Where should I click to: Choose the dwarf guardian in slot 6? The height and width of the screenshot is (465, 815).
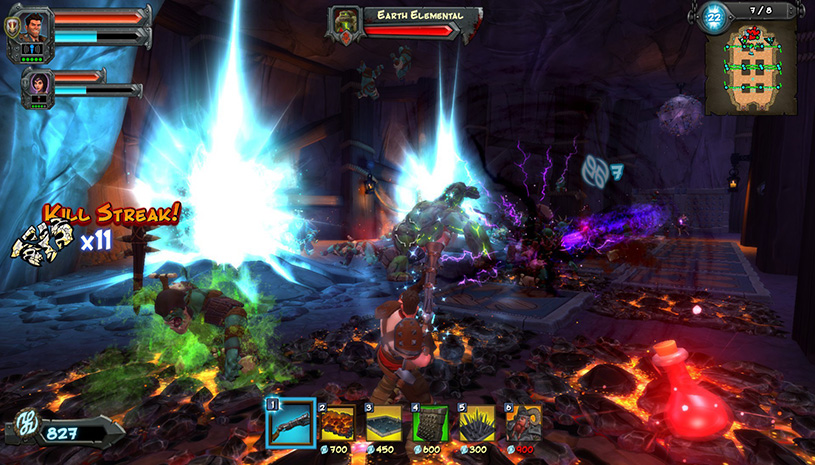pyautogui.click(x=524, y=422)
